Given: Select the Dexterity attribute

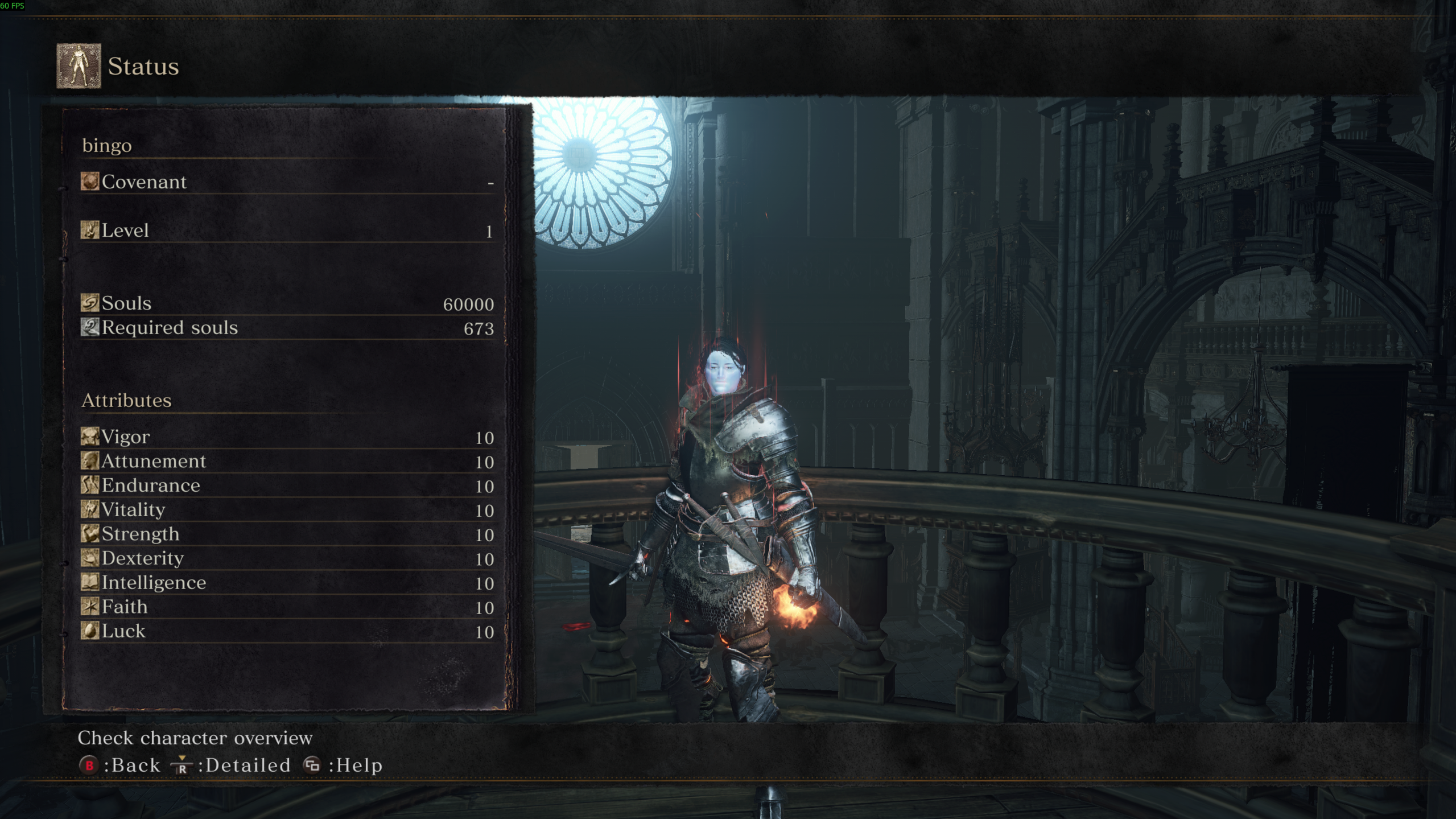Looking at the screenshot, I should 287,558.
